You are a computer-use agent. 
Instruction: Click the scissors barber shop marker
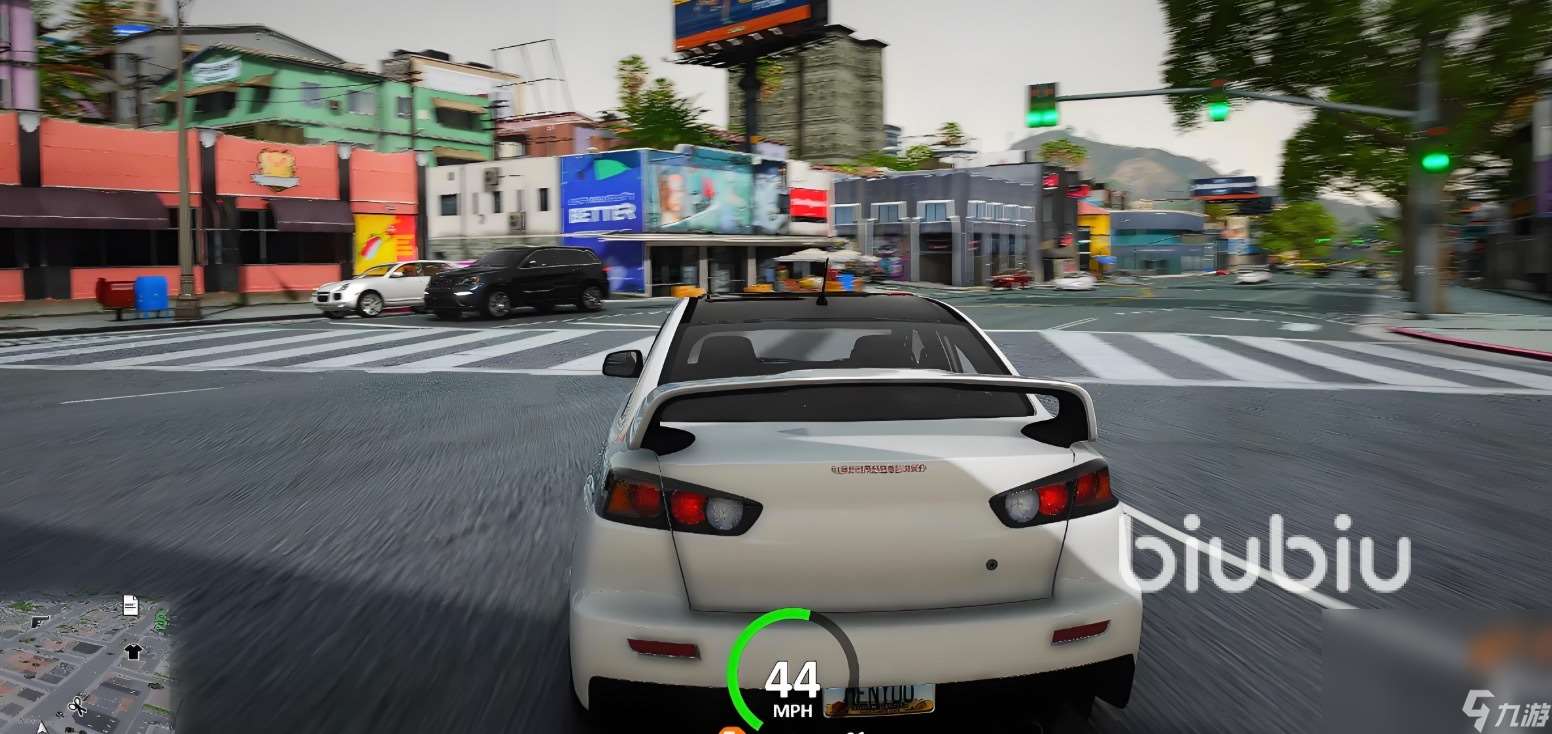pyautogui.click(x=78, y=706)
